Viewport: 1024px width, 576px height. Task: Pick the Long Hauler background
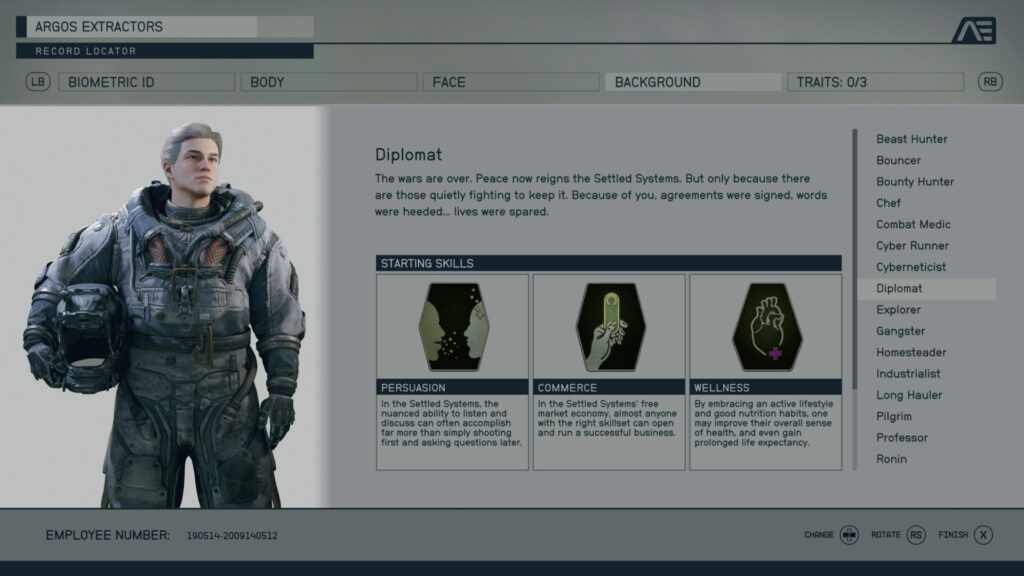click(909, 395)
